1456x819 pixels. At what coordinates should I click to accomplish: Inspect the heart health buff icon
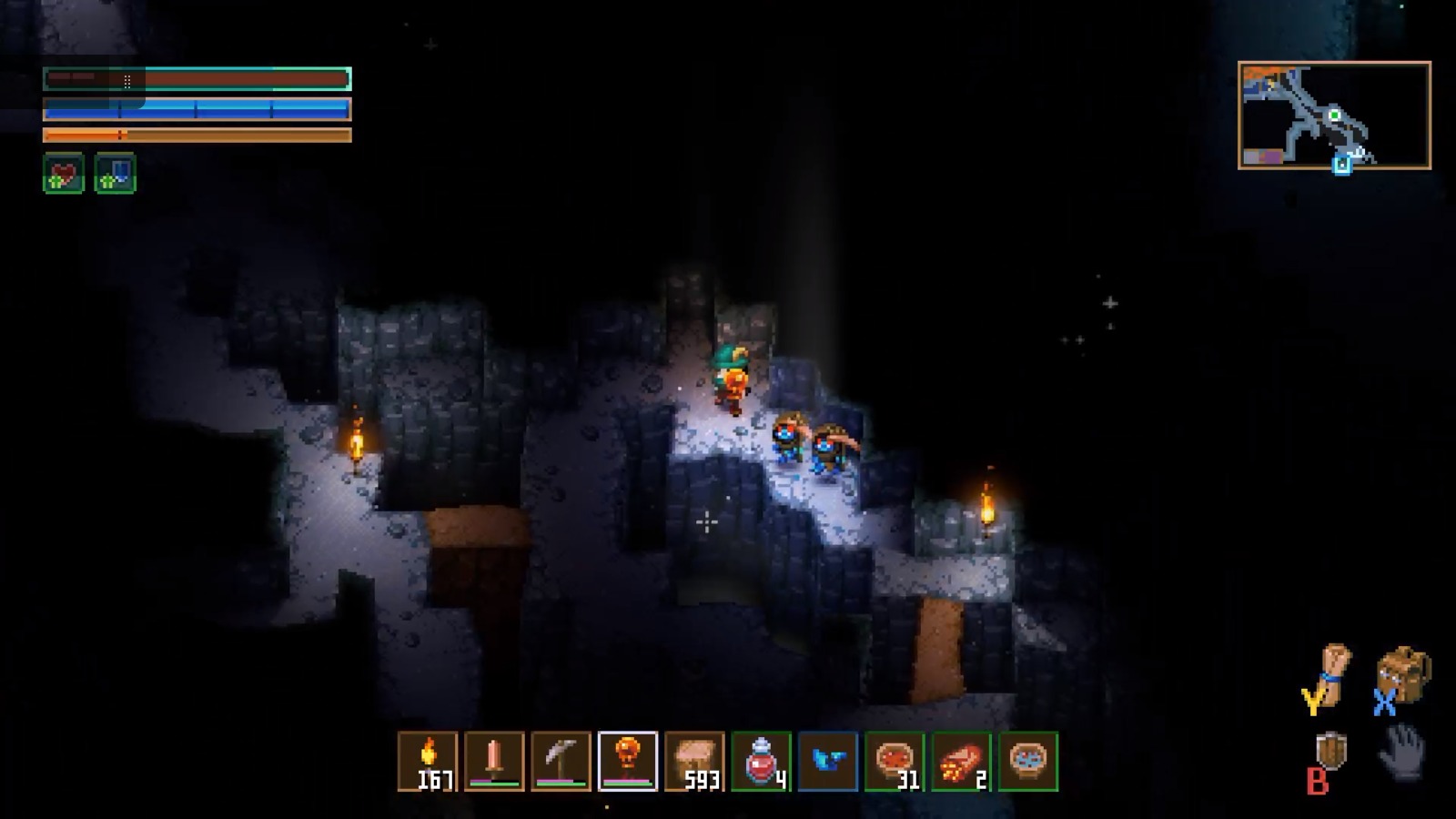click(x=64, y=173)
